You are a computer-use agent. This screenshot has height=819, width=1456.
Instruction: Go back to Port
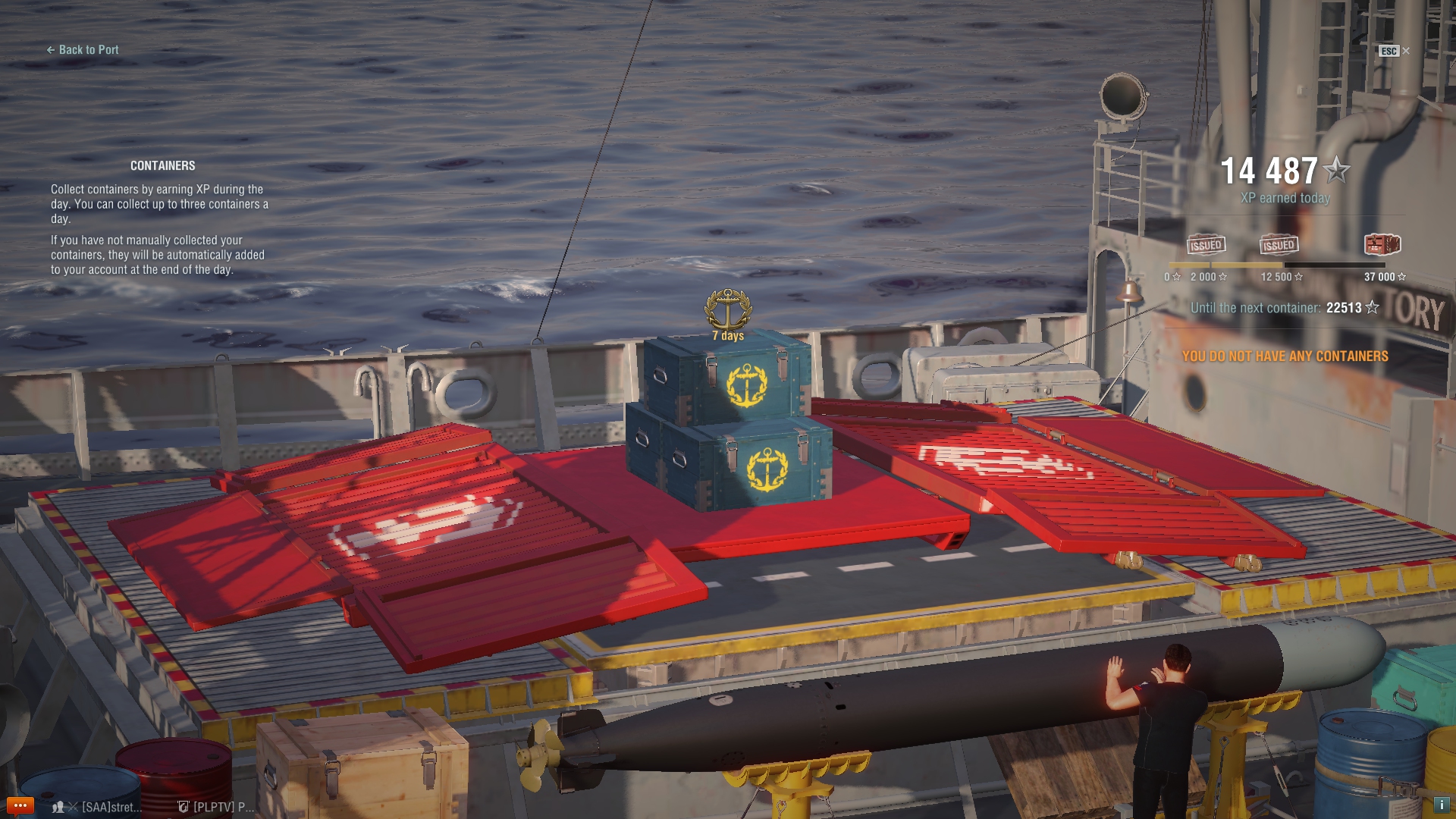83,50
